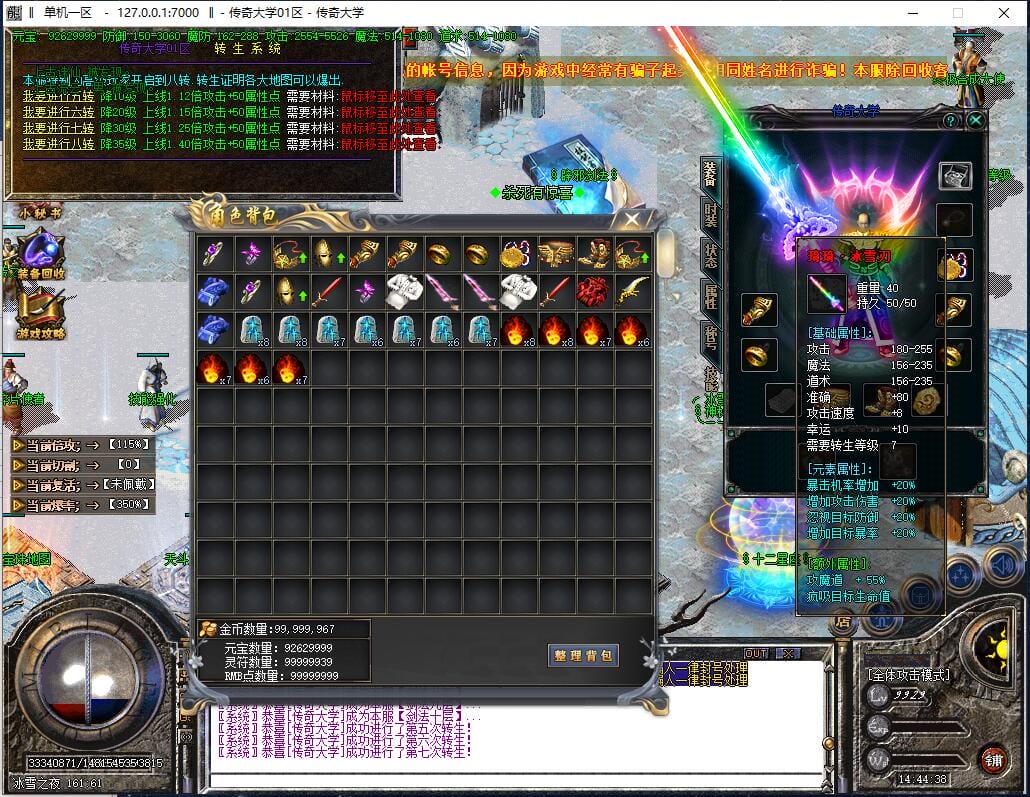1030x797 pixels.
Task: Open the 铺 shop button
Action: coord(992,758)
